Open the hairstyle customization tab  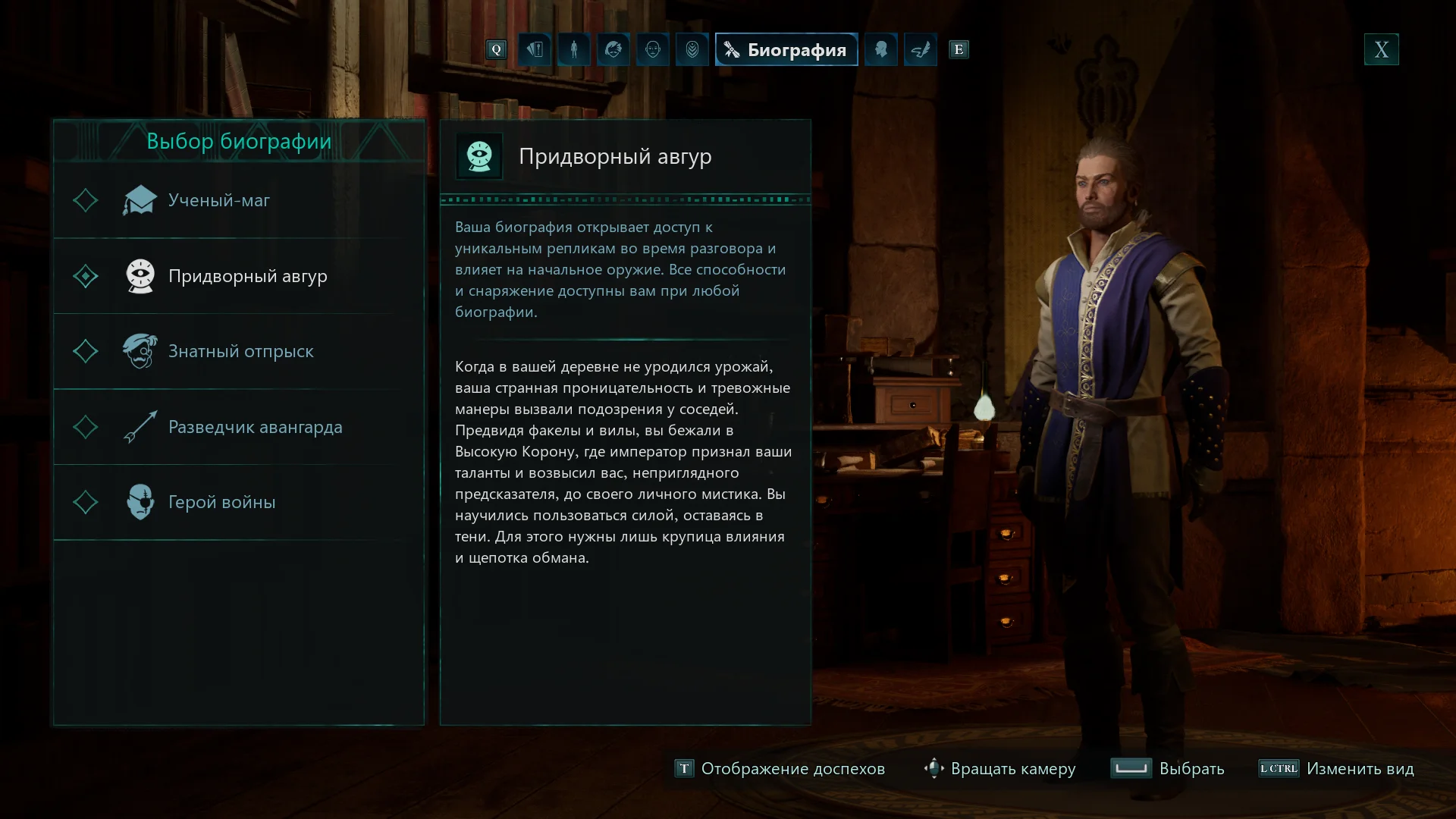click(613, 49)
